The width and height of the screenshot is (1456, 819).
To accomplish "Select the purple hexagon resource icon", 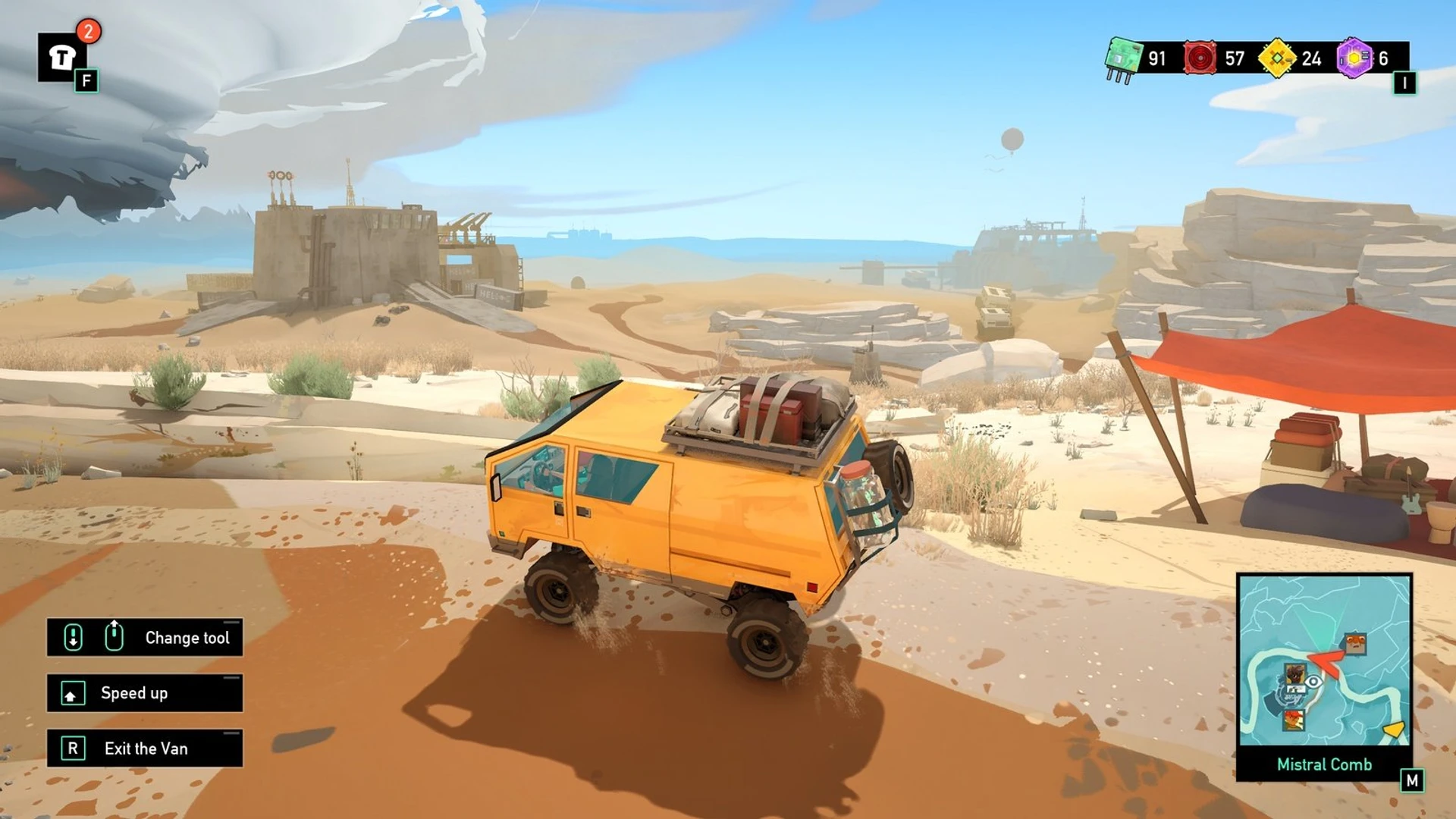I will (x=1354, y=58).
